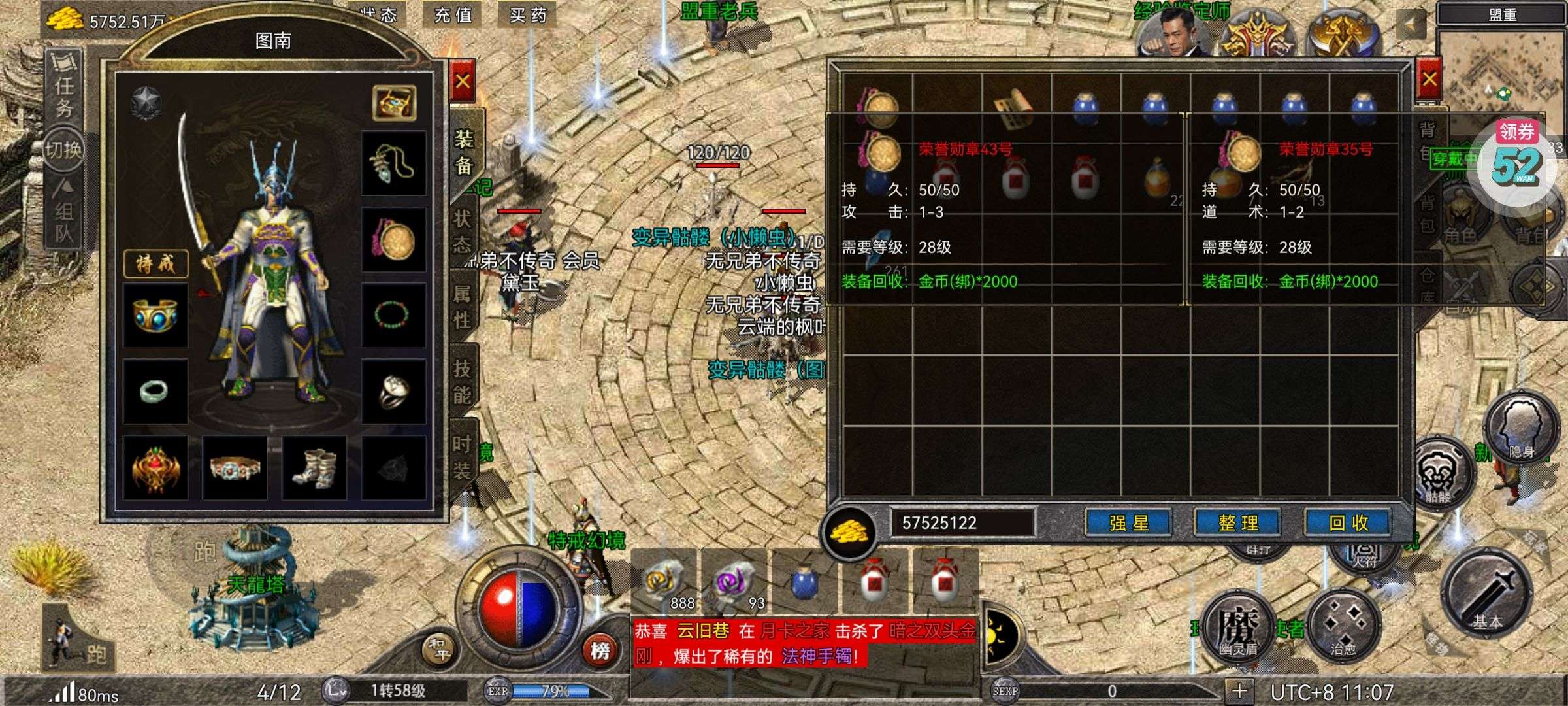The image size is (1568, 706).
Task: Select the equipped boots slot
Action: 314,467
